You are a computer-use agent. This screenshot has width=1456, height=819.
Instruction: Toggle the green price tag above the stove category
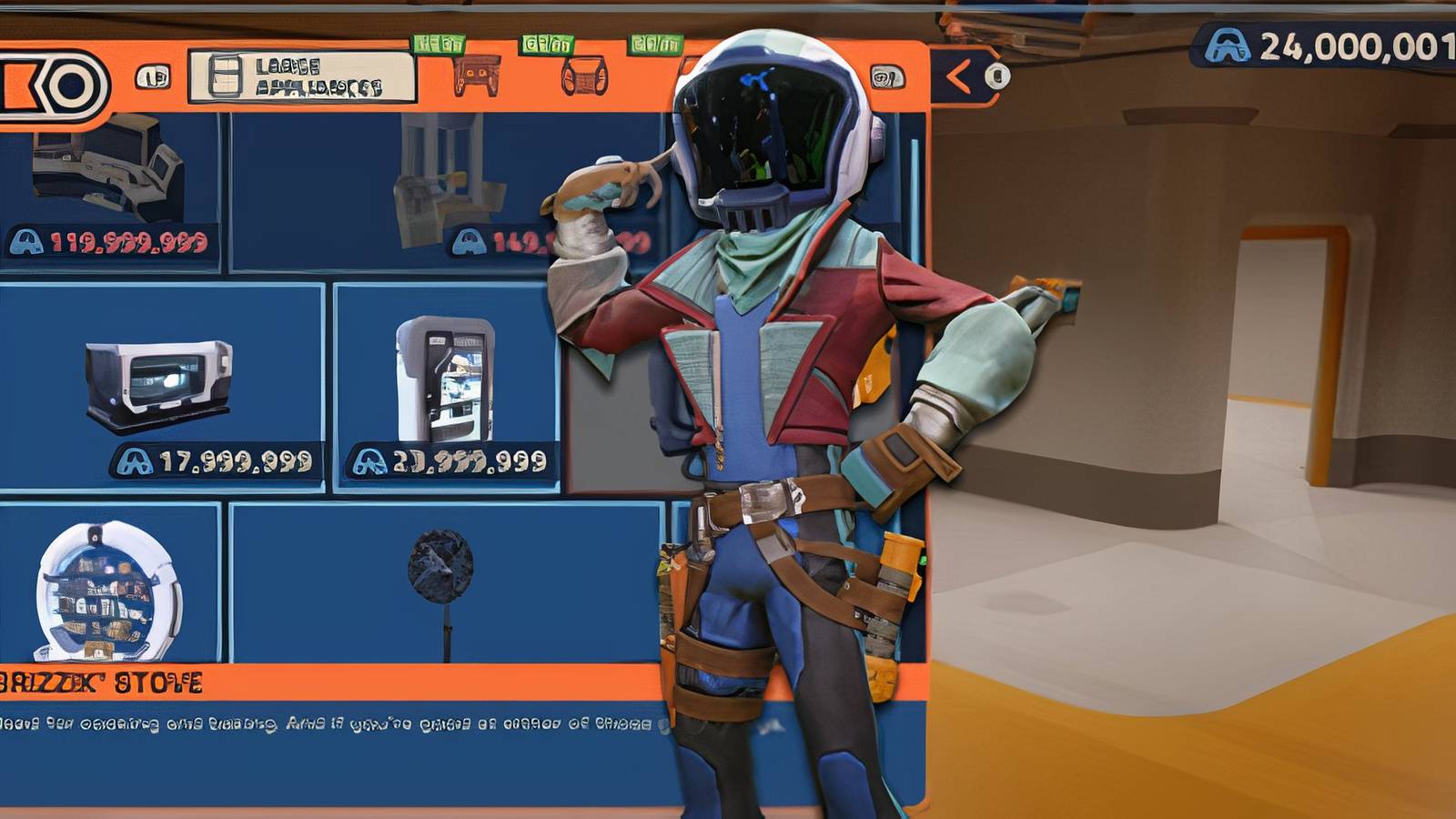coord(440,41)
